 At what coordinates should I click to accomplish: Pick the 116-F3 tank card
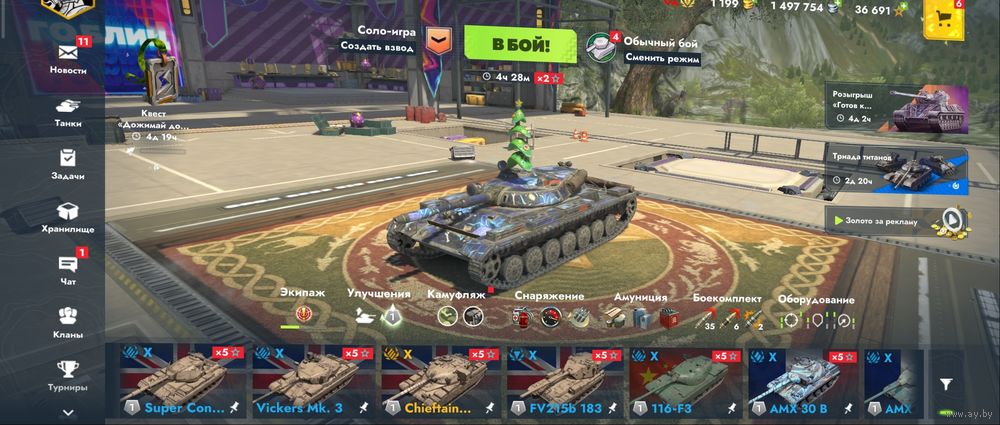click(685, 382)
